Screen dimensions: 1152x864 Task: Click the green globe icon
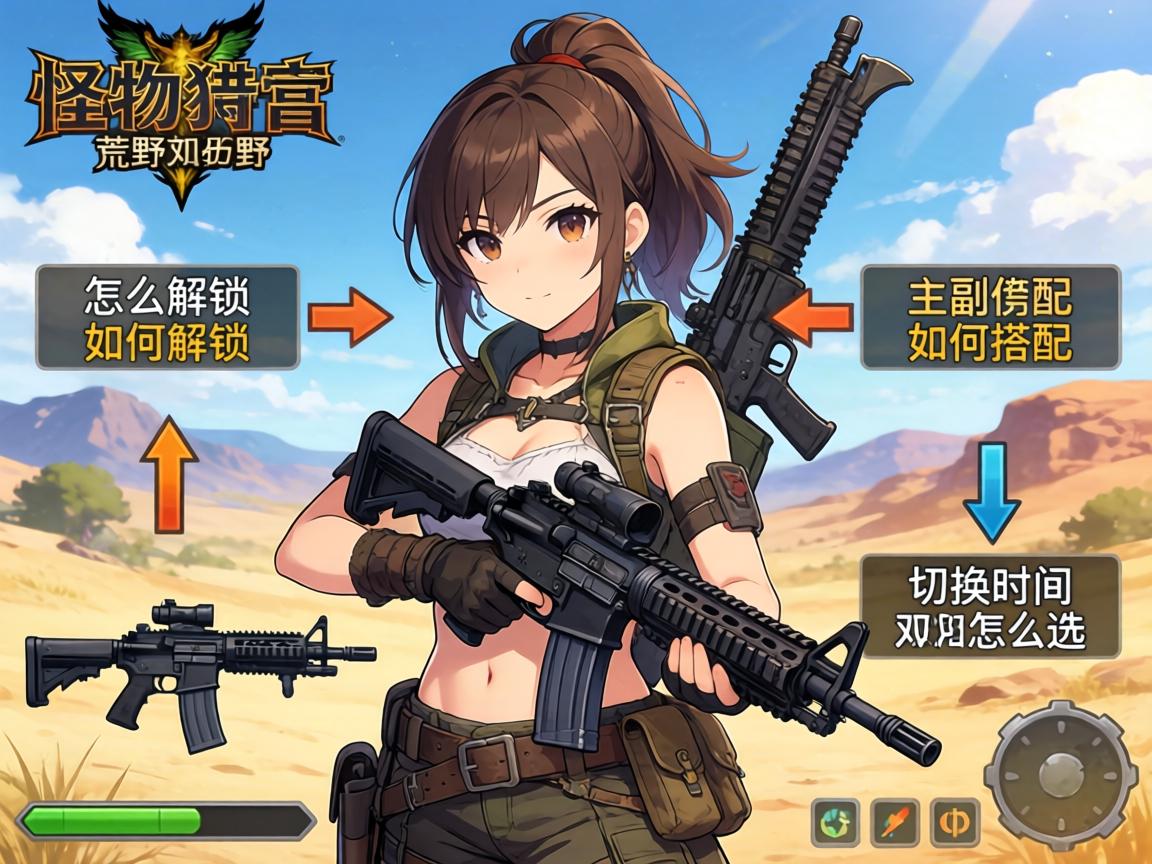[x=836, y=823]
